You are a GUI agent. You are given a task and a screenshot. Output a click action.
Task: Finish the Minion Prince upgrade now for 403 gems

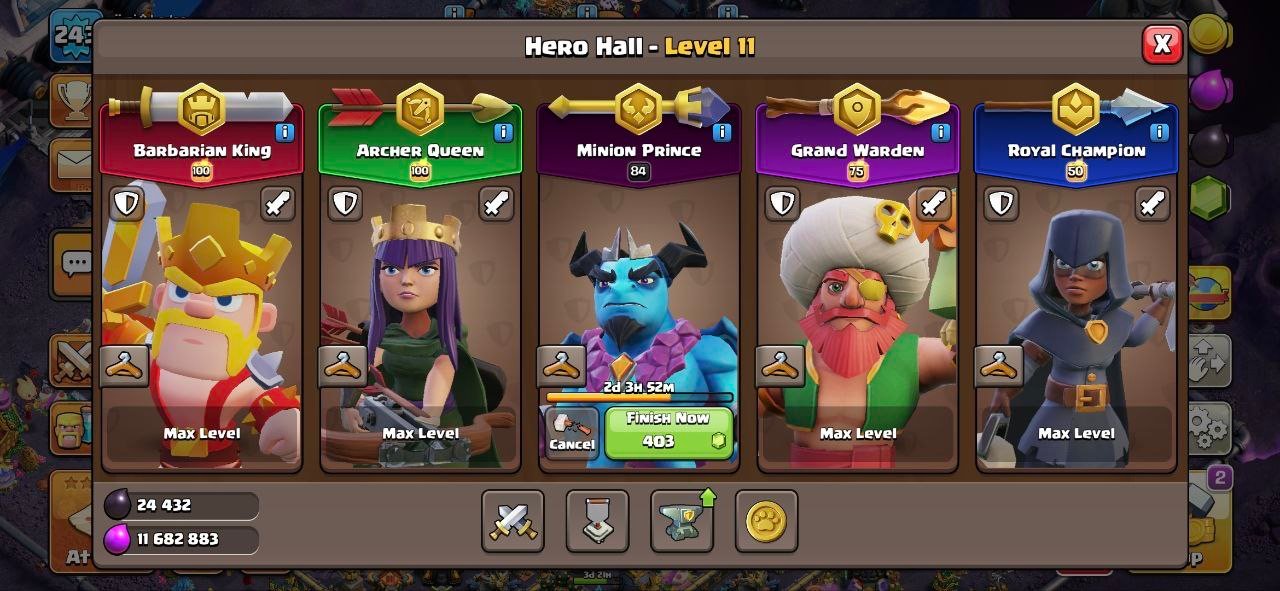(x=668, y=432)
